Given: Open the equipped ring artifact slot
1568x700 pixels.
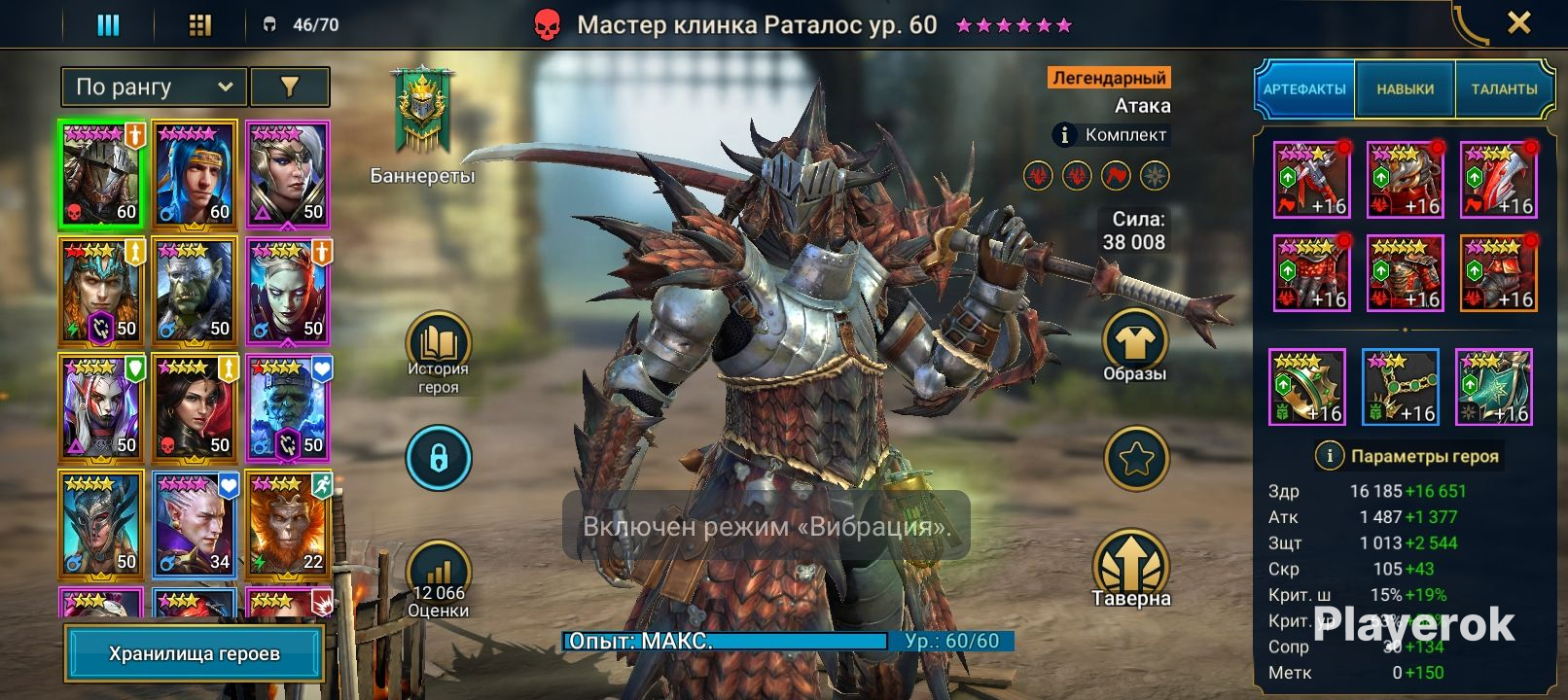Looking at the screenshot, I should pyautogui.click(x=1307, y=387).
